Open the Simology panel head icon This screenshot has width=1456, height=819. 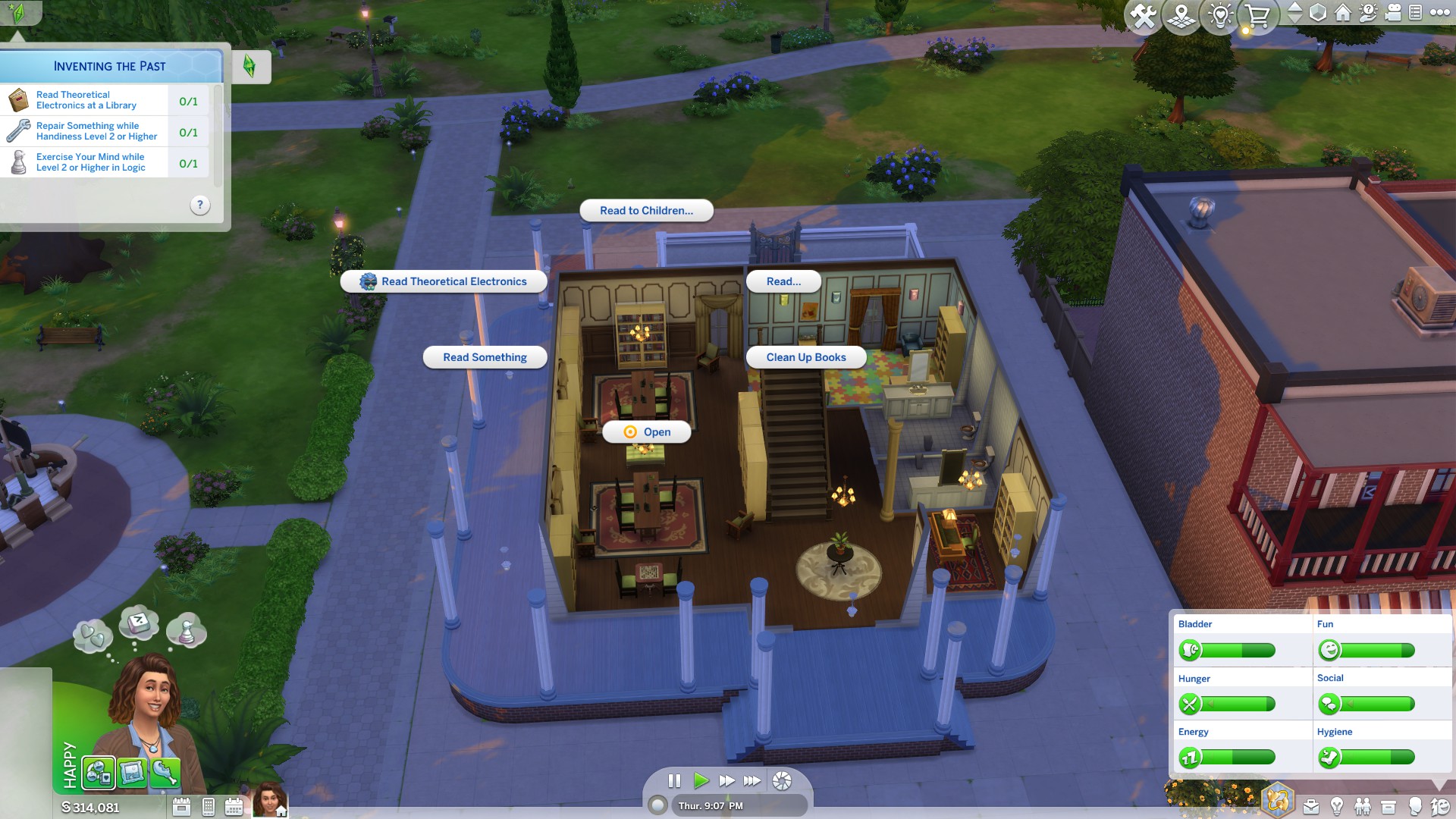1414,805
